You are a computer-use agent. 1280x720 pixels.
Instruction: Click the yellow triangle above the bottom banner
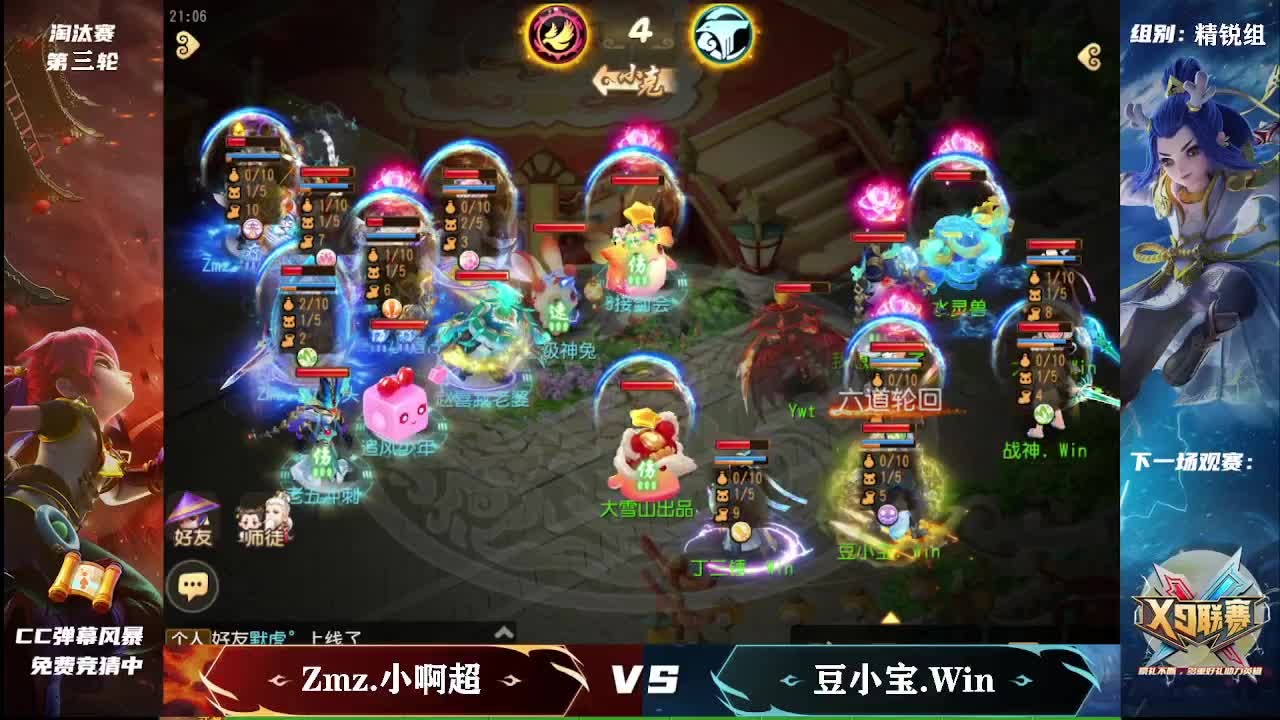890,617
